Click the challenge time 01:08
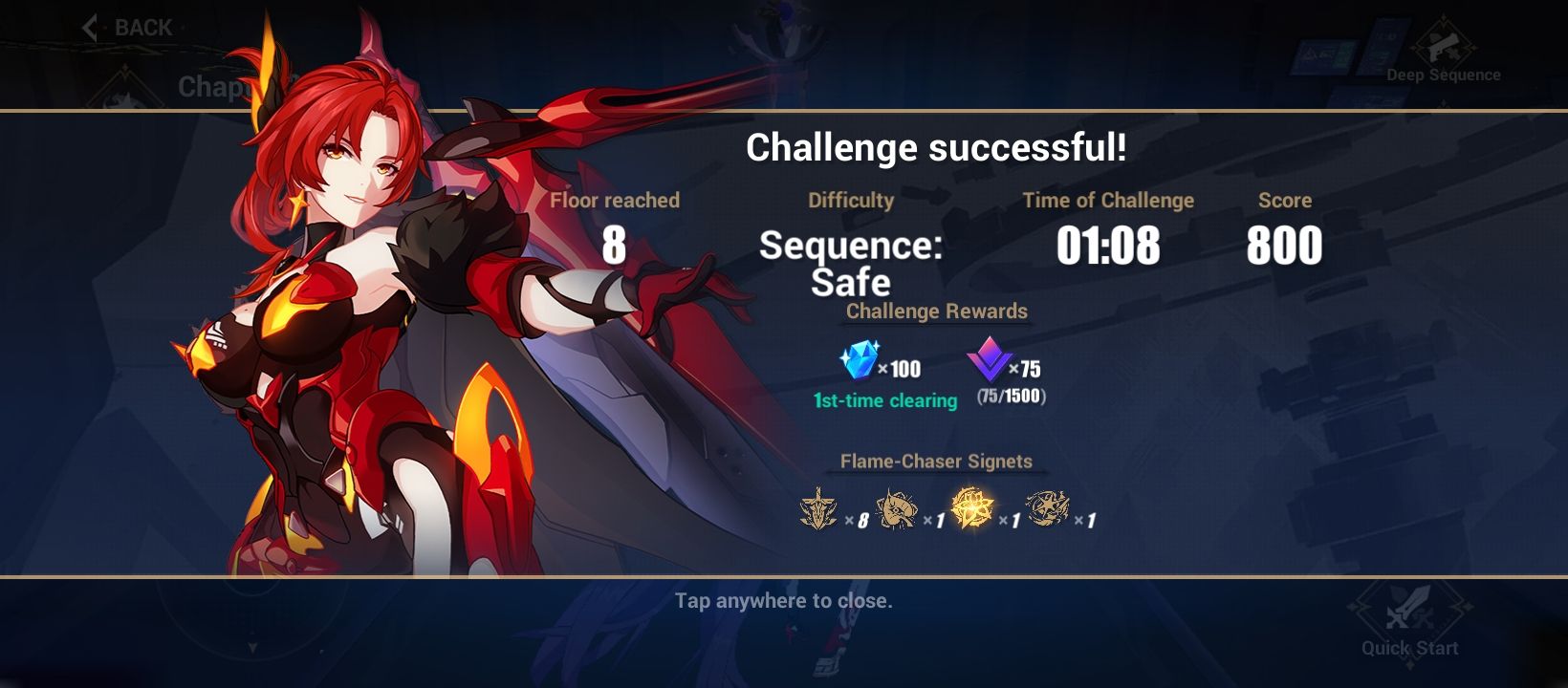 tap(1109, 246)
